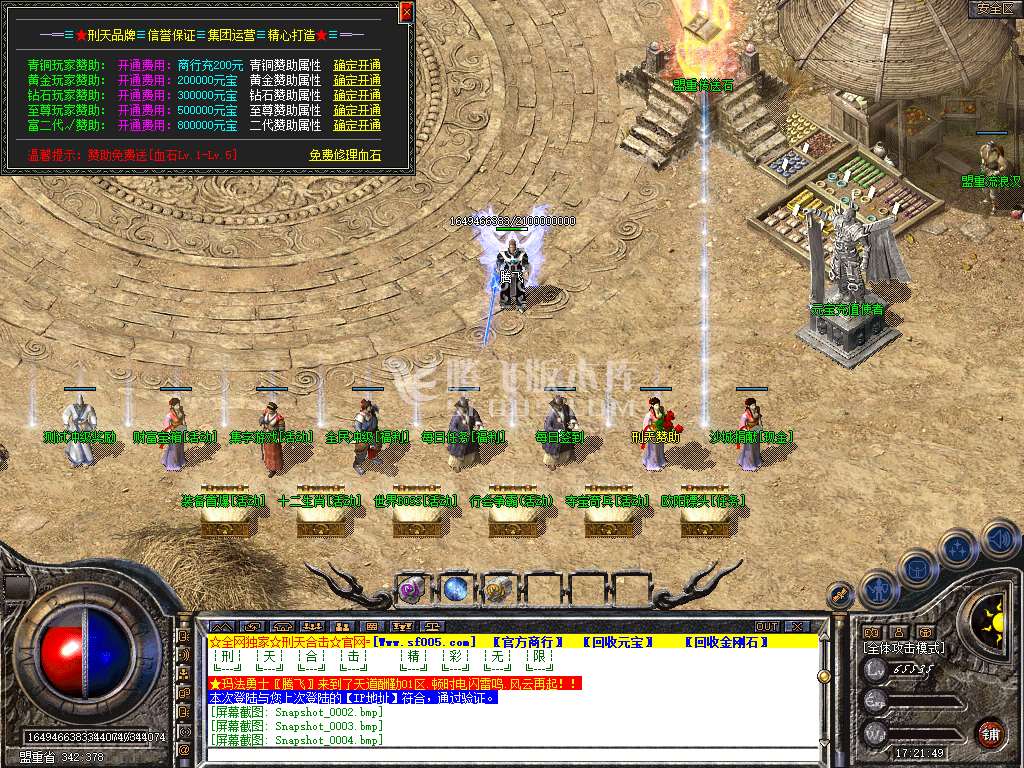Viewport: 1024px width, 768px height.
Task: Select the scroll item in hotbar
Action: [499, 589]
